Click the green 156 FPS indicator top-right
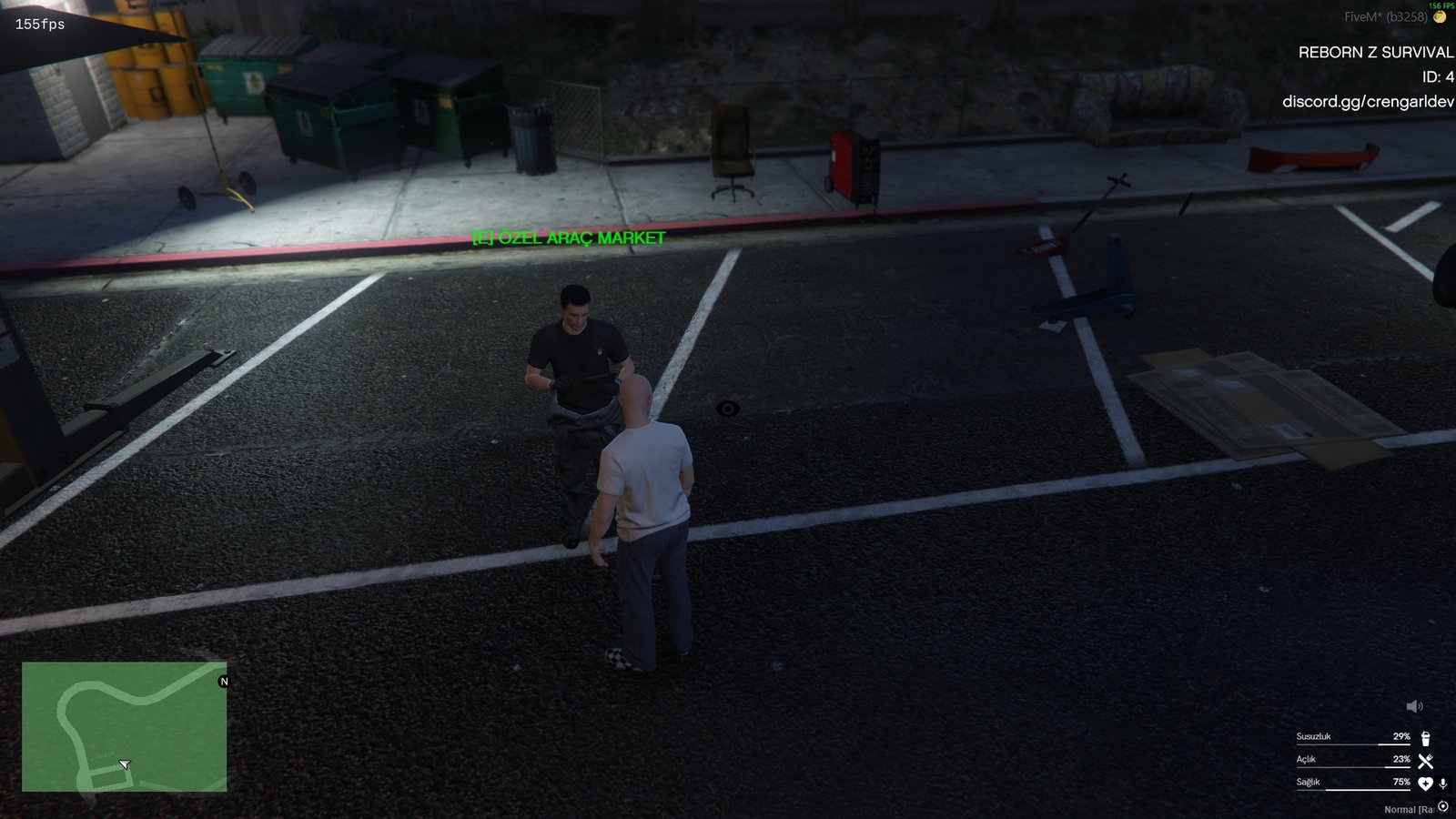 click(x=1441, y=6)
